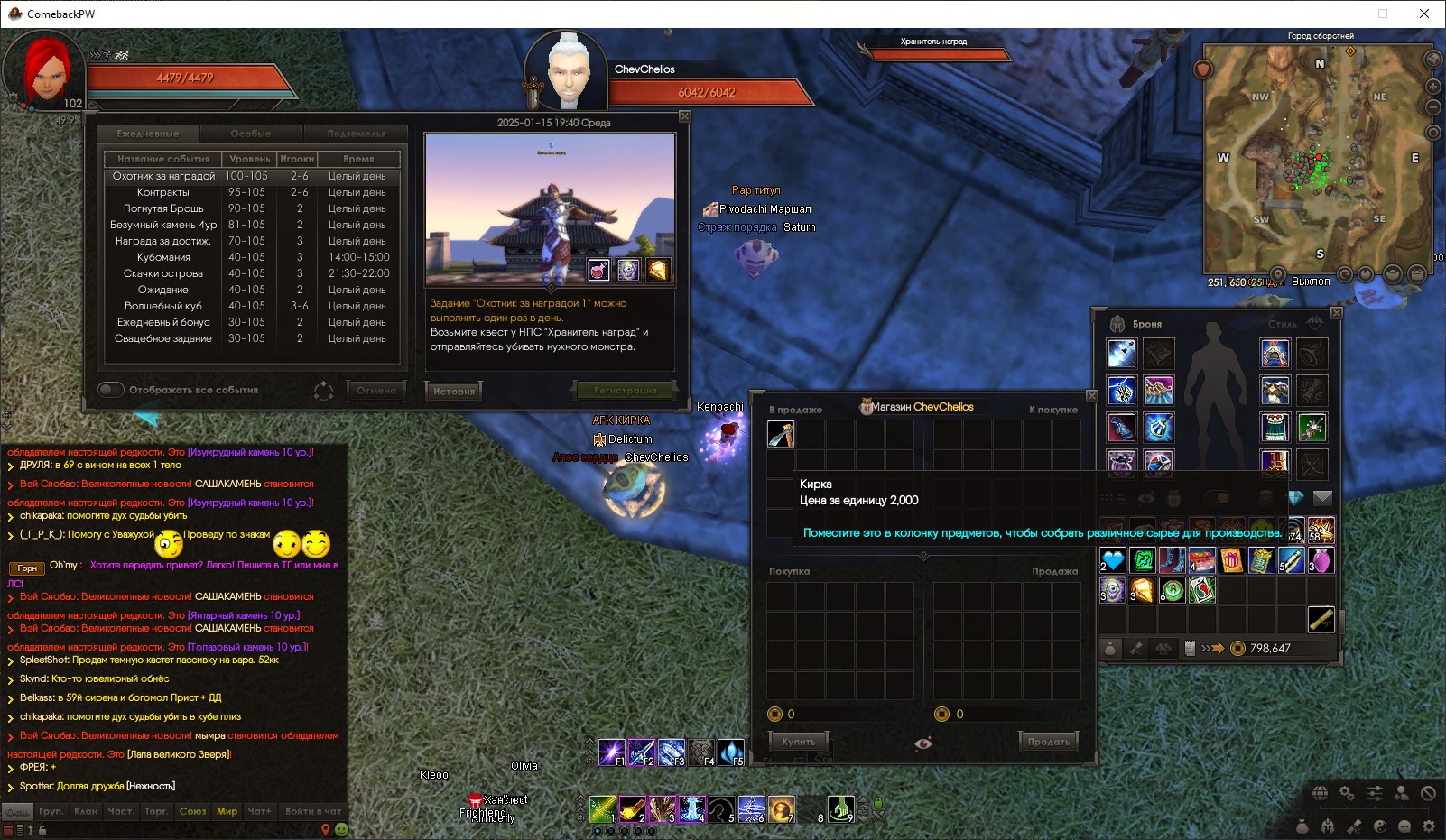Select the blue heart item in inventory

click(1113, 561)
